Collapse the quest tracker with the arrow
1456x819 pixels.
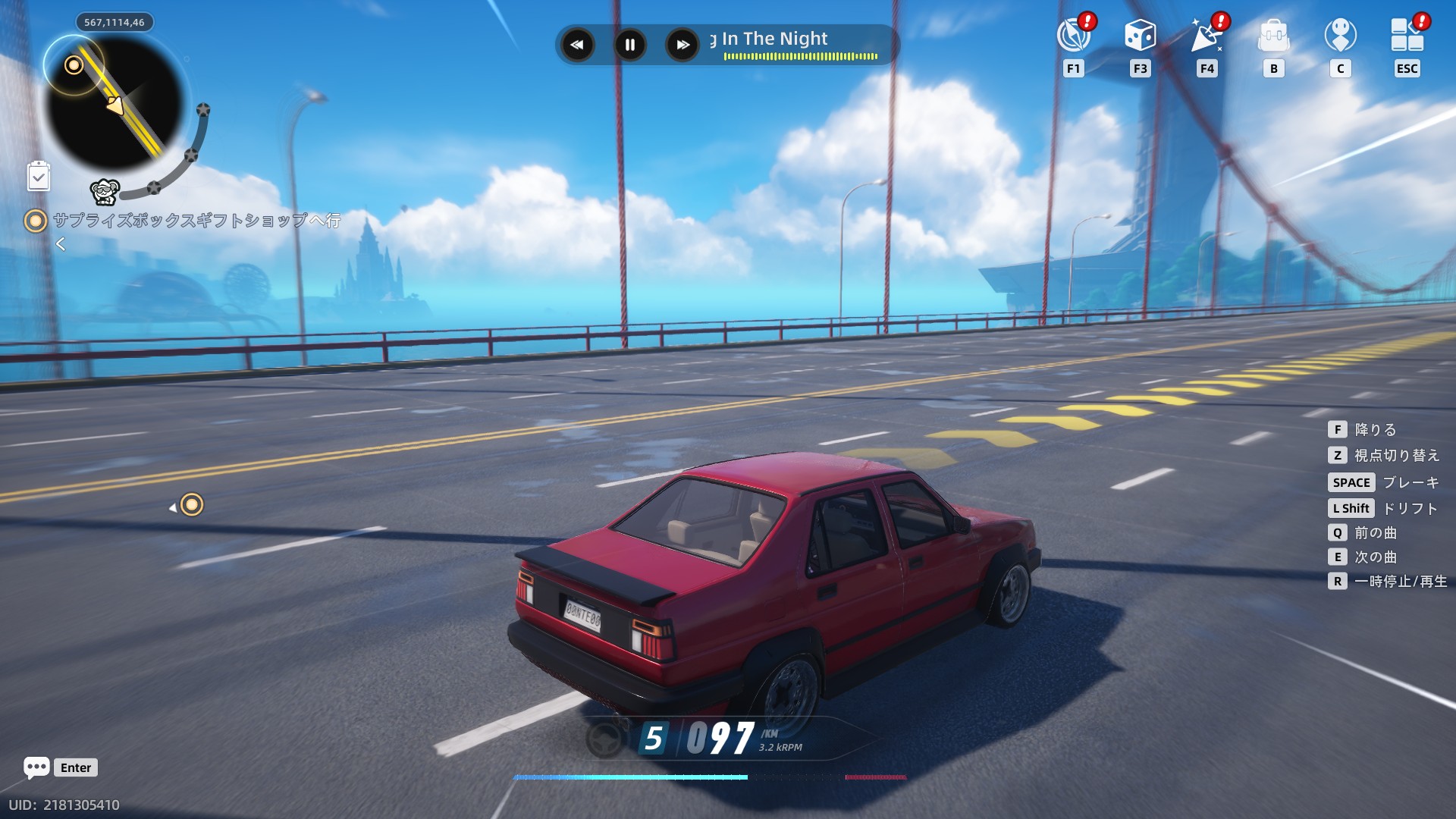point(61,244)
